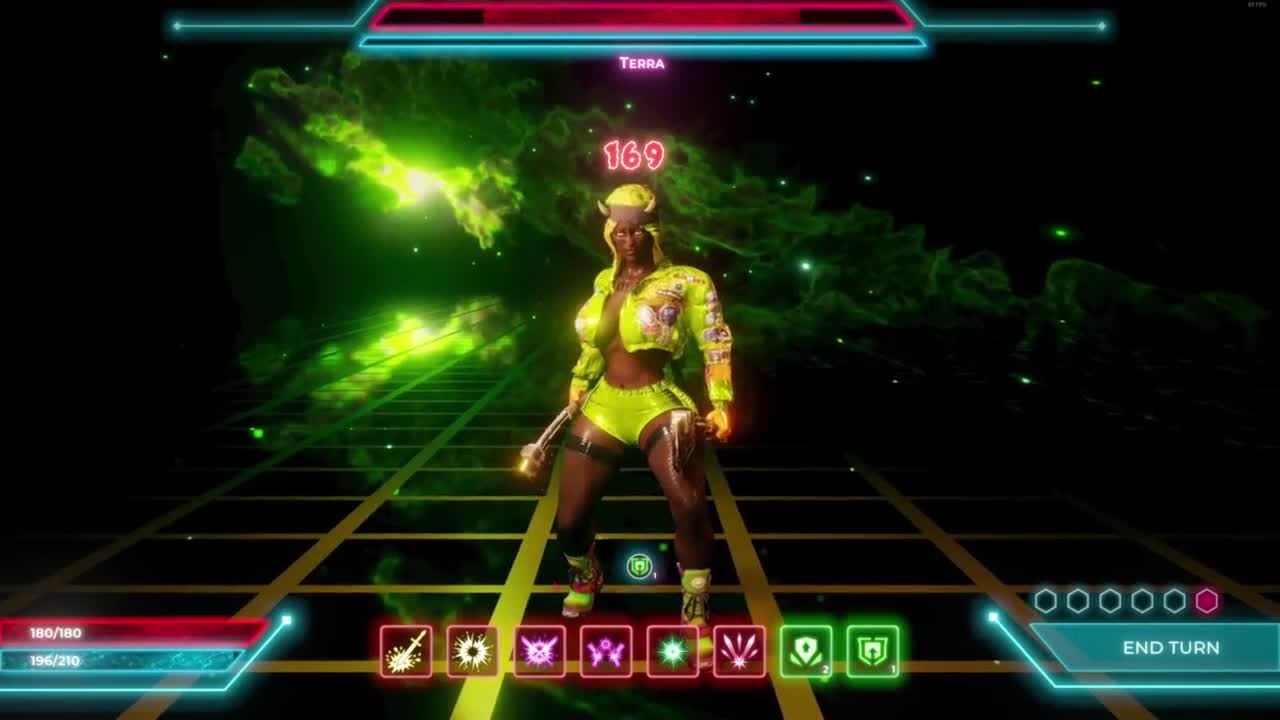
Task: Use the yellow starburst explosion ability
Action: (472, 652)
